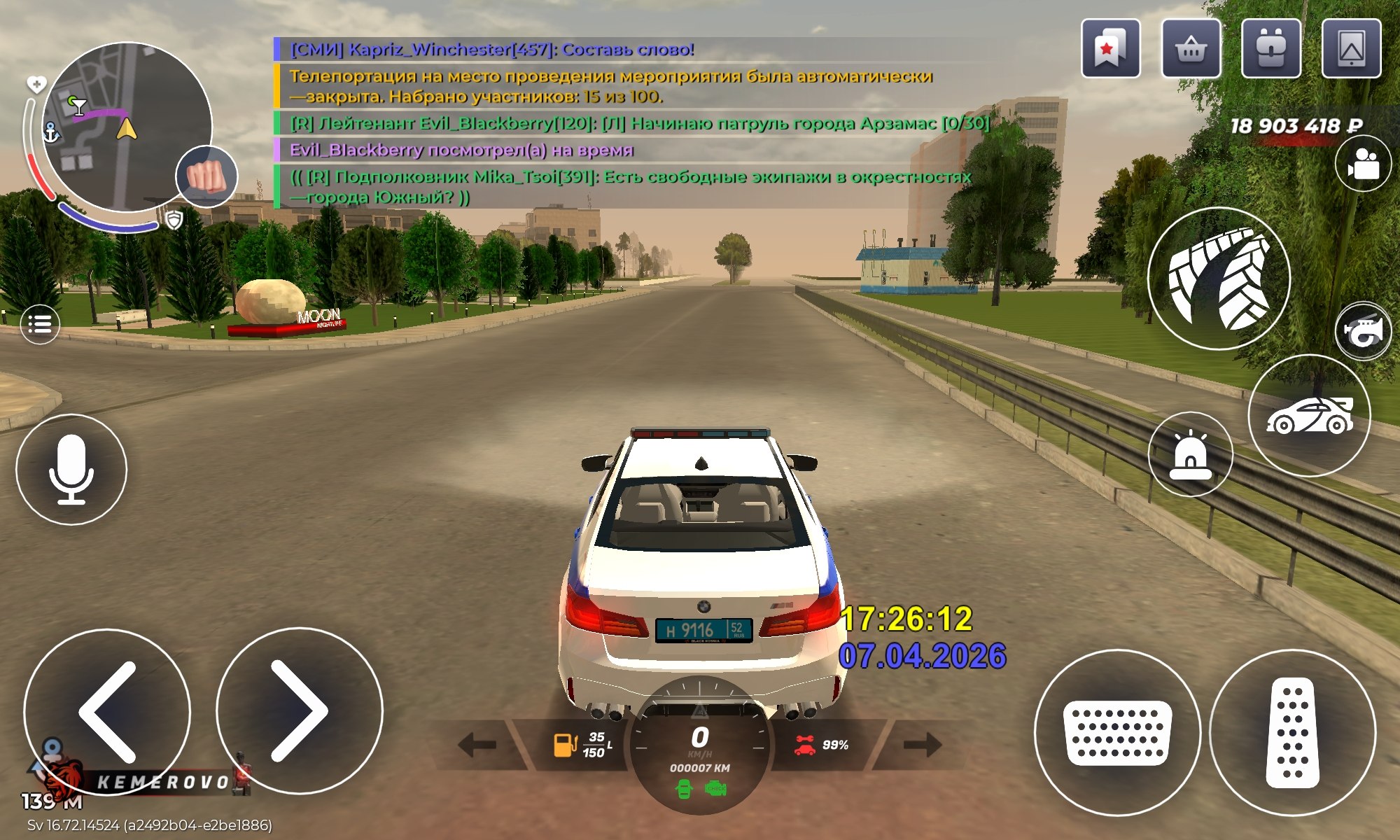Switch the camera view

click(x=1362, y=164)
